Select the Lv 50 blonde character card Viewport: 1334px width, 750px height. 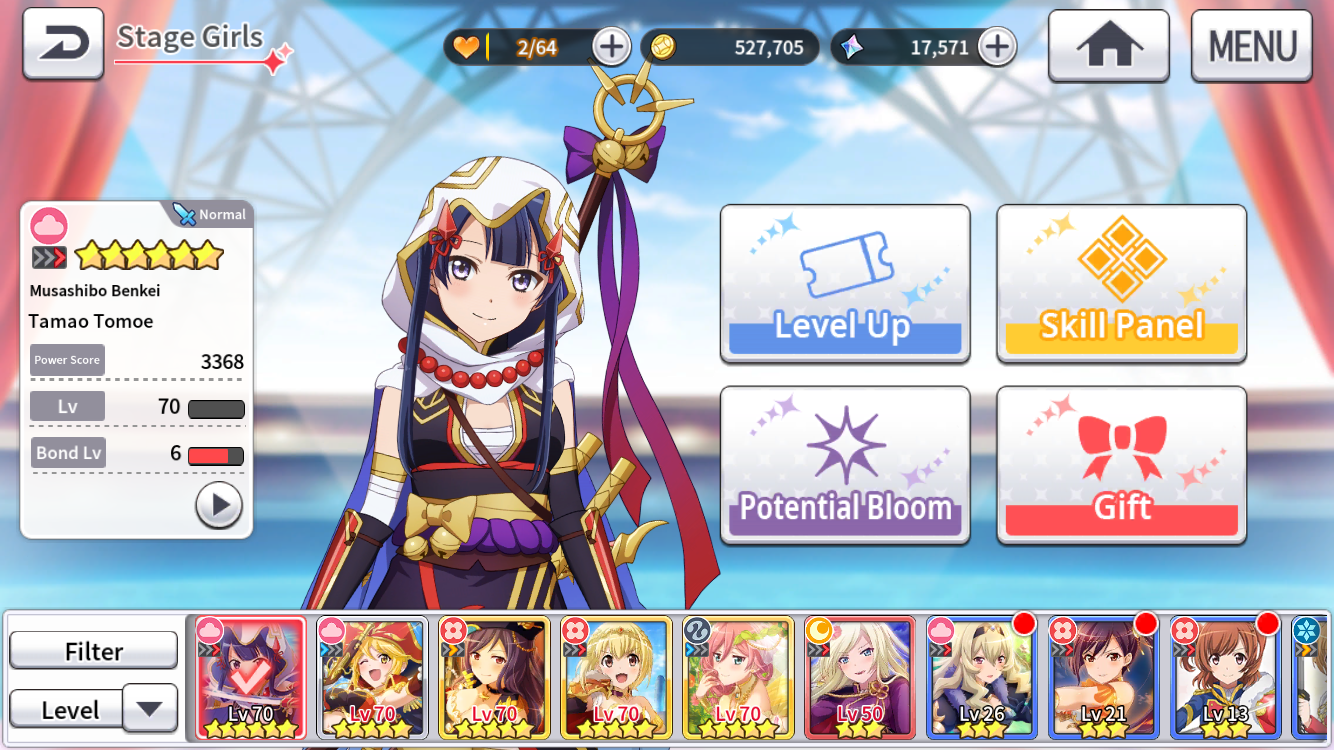coord(859,677)
